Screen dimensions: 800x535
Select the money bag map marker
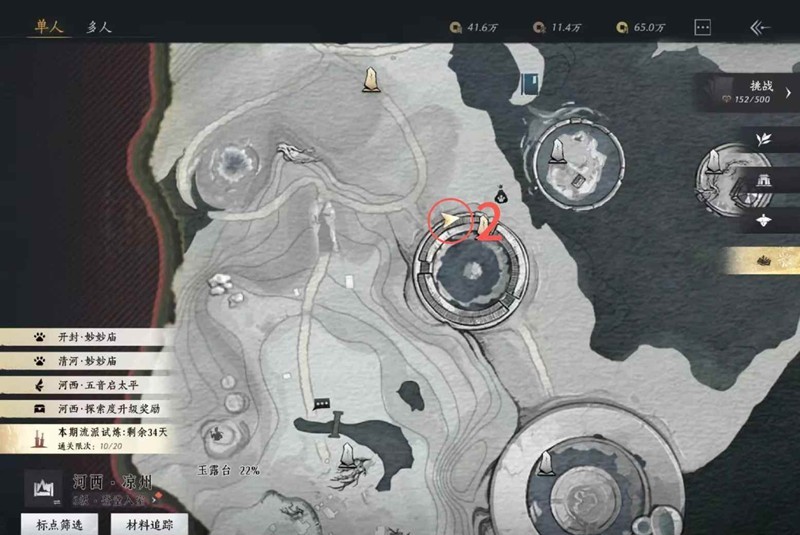[x=500, y=195]
